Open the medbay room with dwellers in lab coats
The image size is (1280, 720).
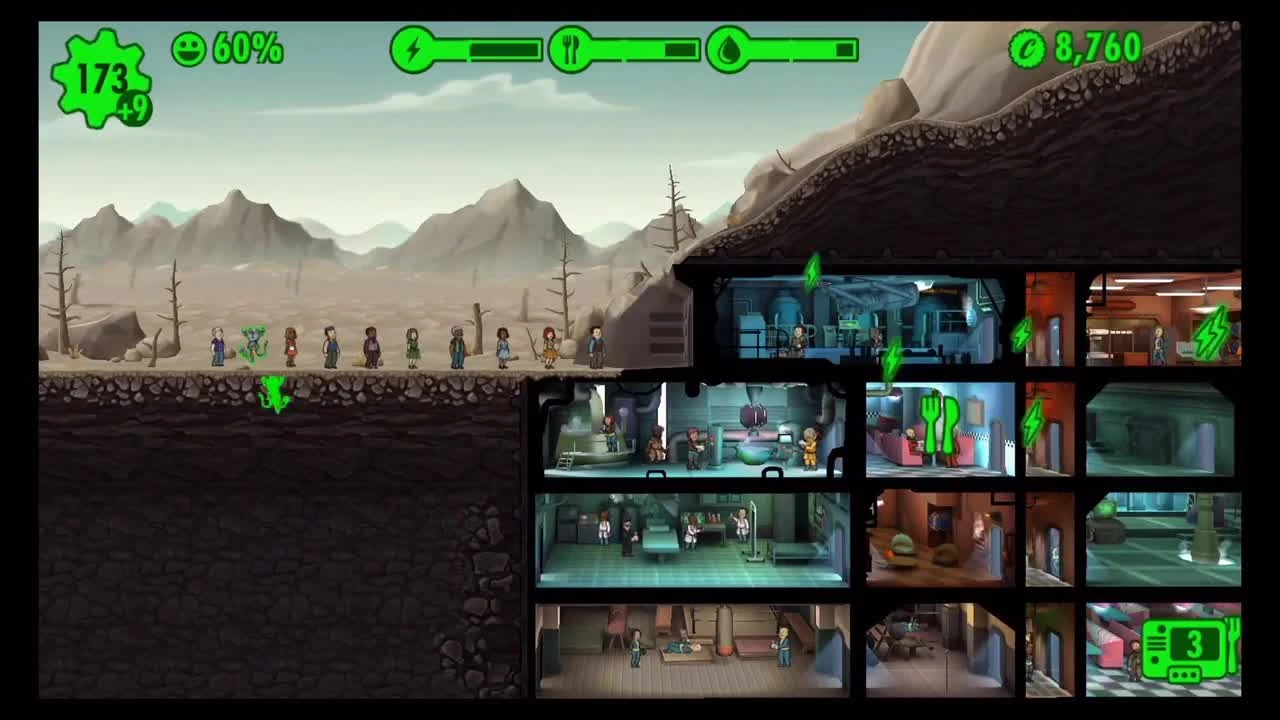coord(690,540)
